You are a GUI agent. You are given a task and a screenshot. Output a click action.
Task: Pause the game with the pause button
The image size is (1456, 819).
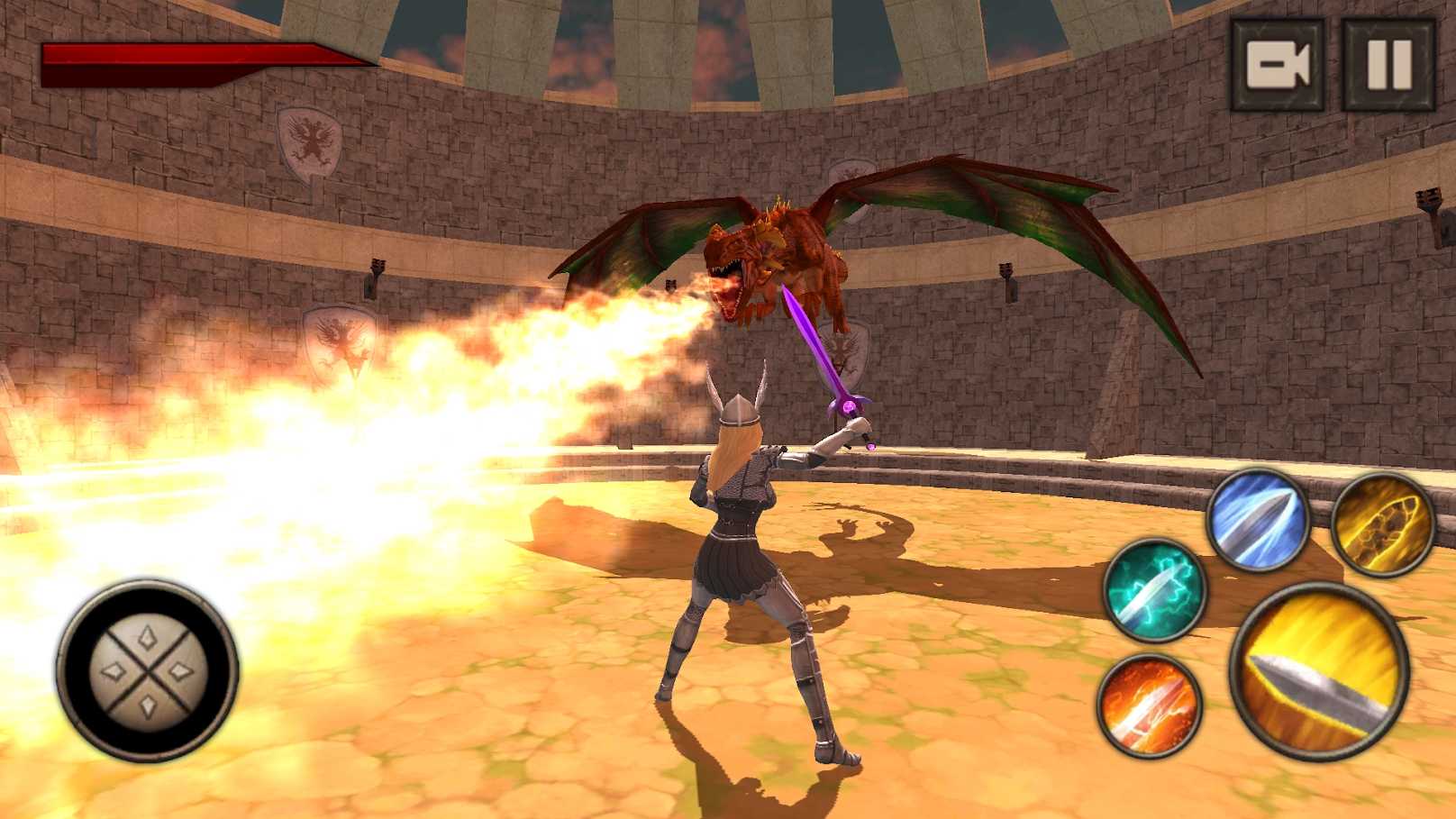coord(1388,65)
